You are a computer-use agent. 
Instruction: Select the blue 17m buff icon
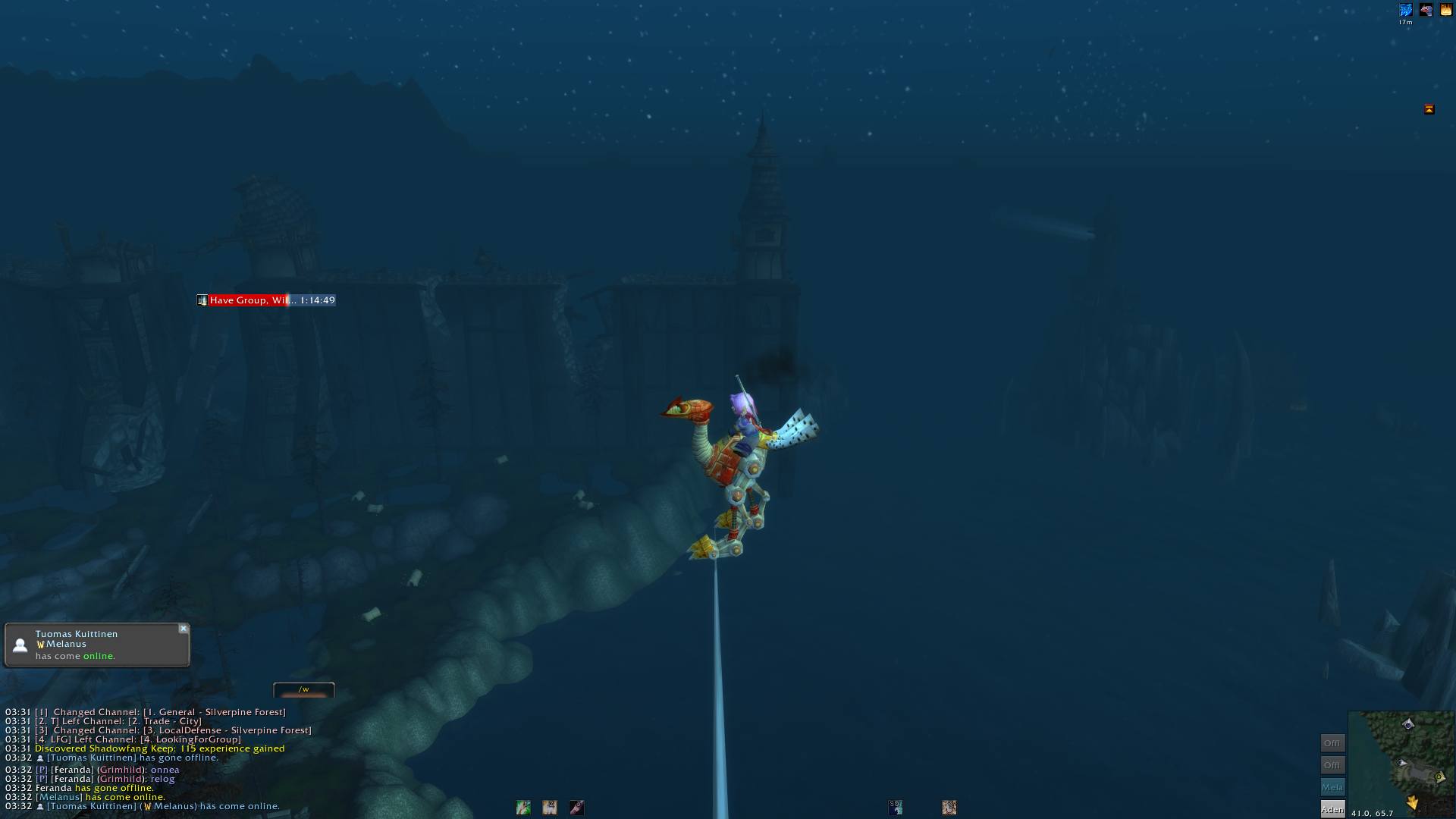pos(1405,11)
